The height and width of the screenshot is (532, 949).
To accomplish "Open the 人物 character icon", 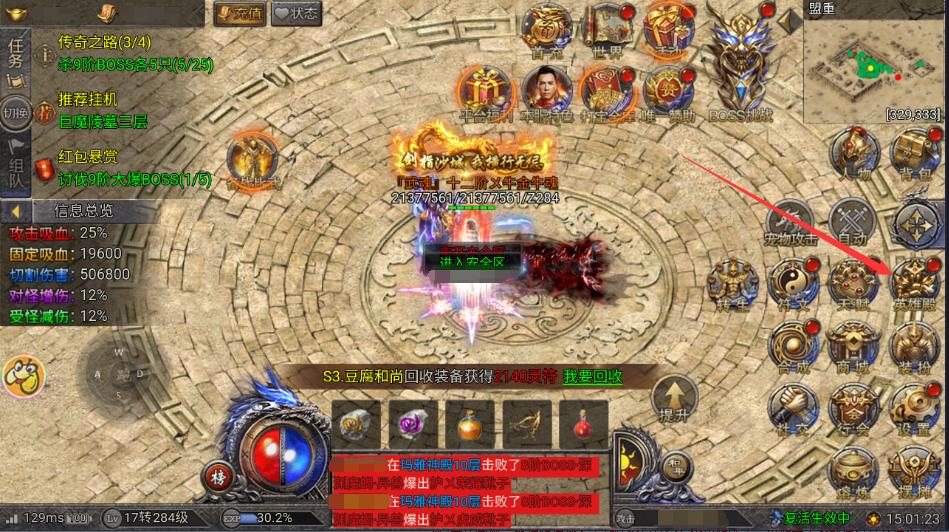I will (853, 157).
